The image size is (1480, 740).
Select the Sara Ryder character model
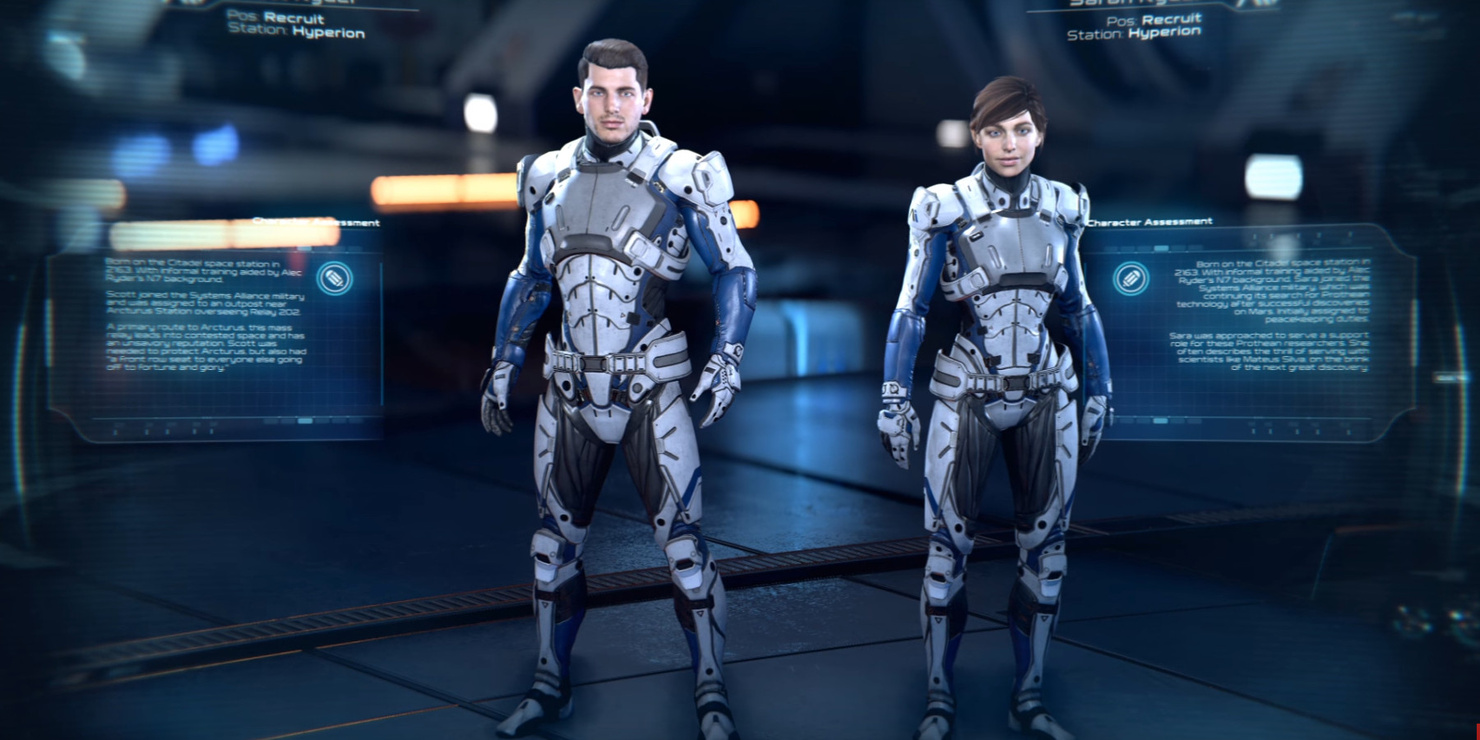[1000, 400]
